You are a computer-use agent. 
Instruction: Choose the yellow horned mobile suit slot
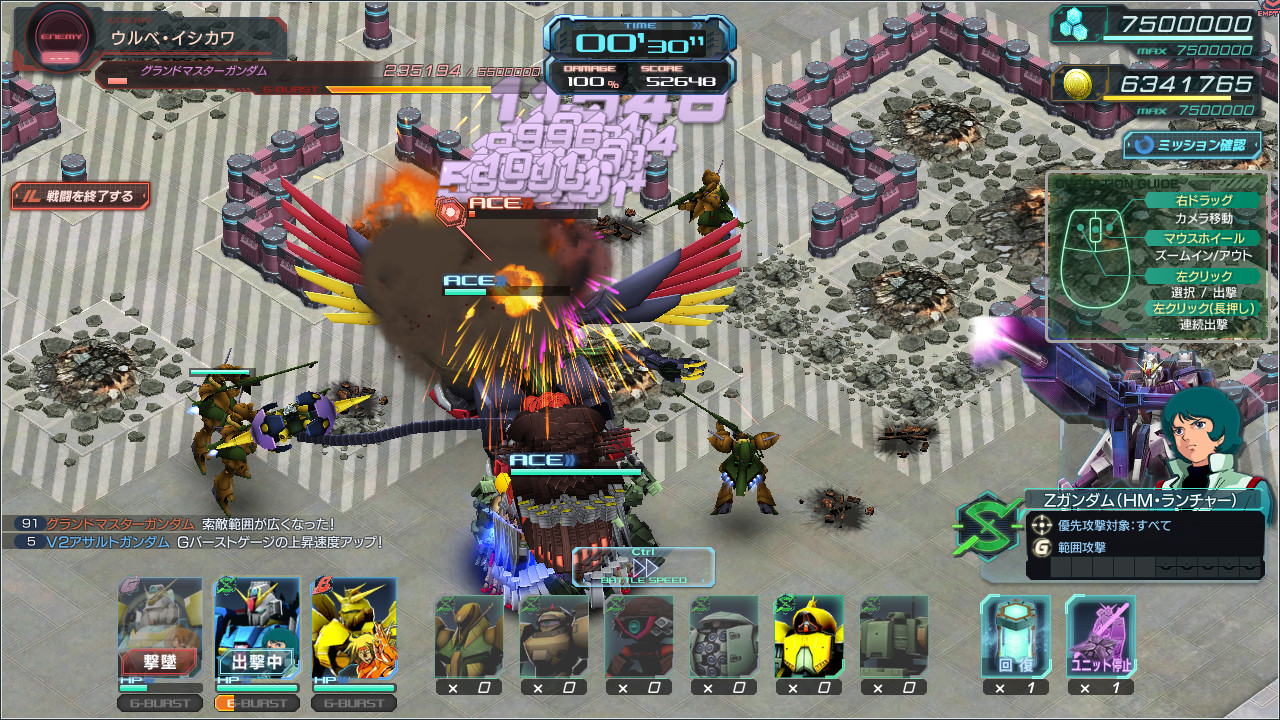(808, 636)
